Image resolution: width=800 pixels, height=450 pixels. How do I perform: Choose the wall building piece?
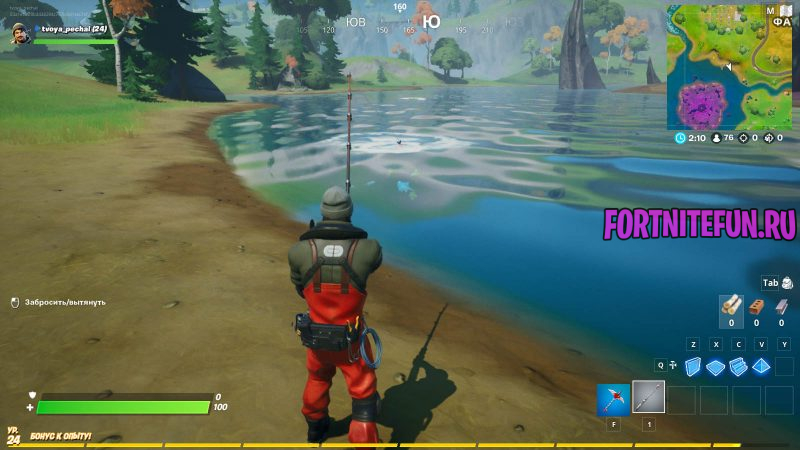coord(693,367)
